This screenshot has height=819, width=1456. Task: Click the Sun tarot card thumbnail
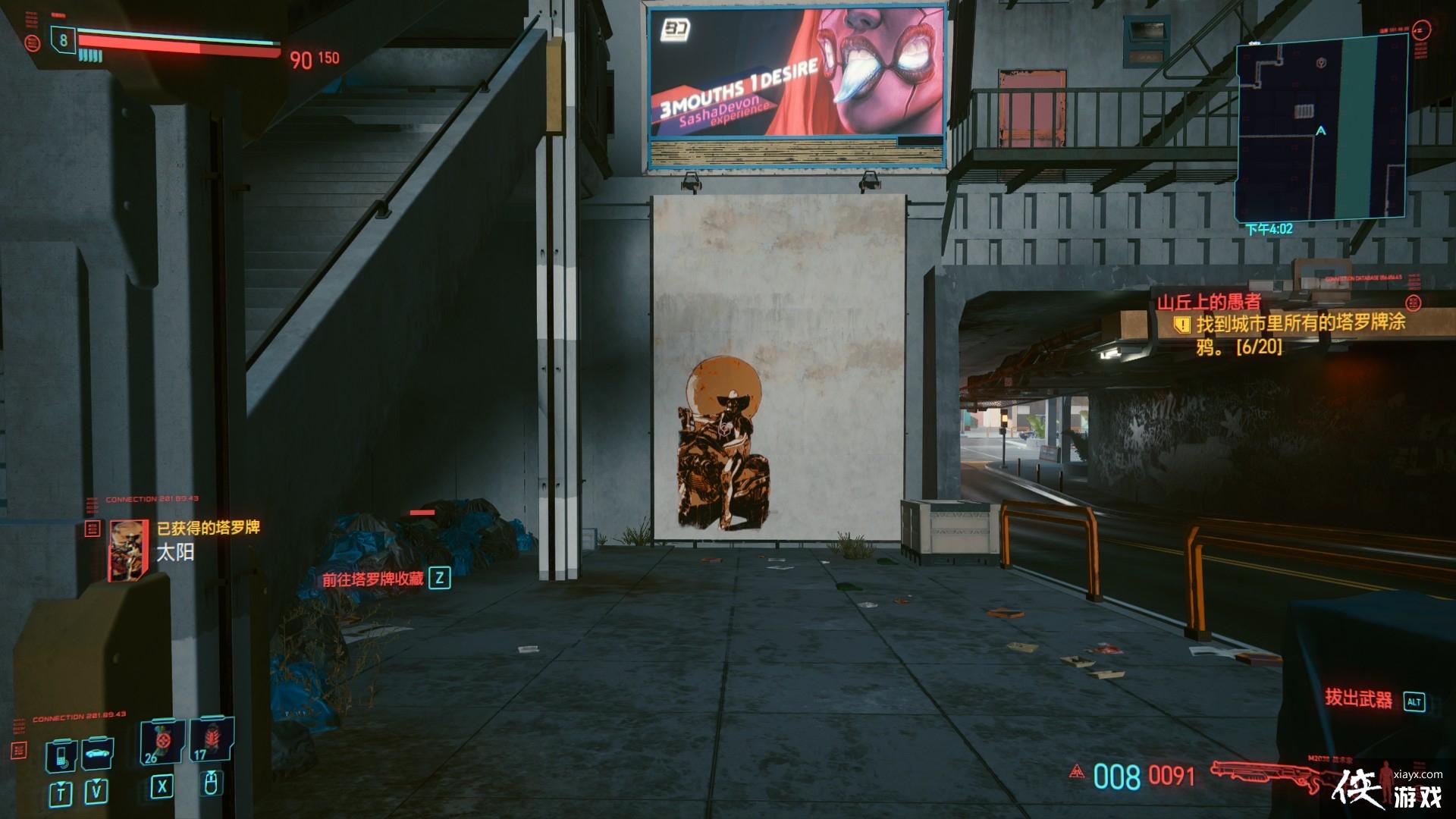[128, 551]
